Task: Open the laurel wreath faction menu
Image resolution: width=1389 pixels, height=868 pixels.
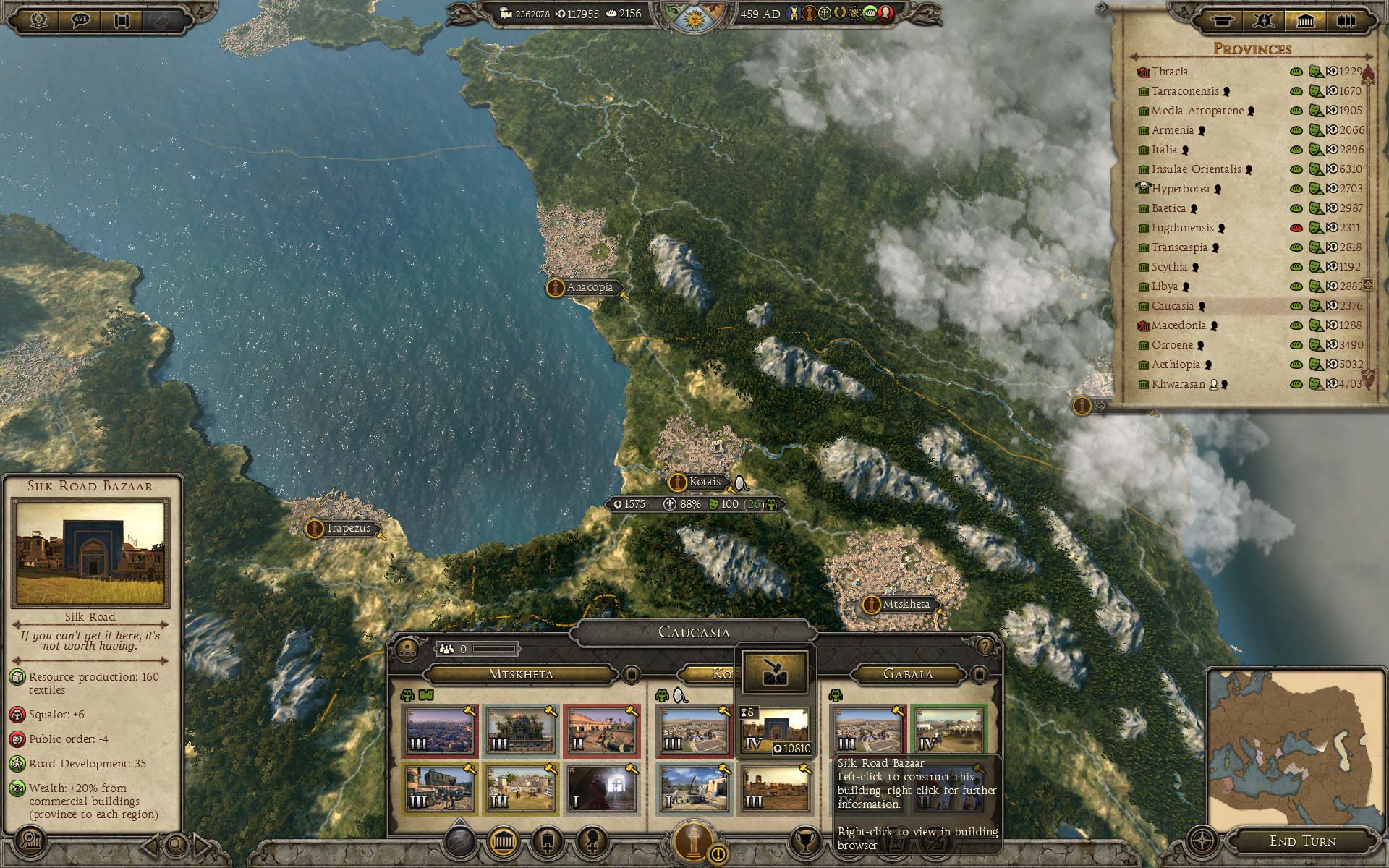Action: (38, 20)
